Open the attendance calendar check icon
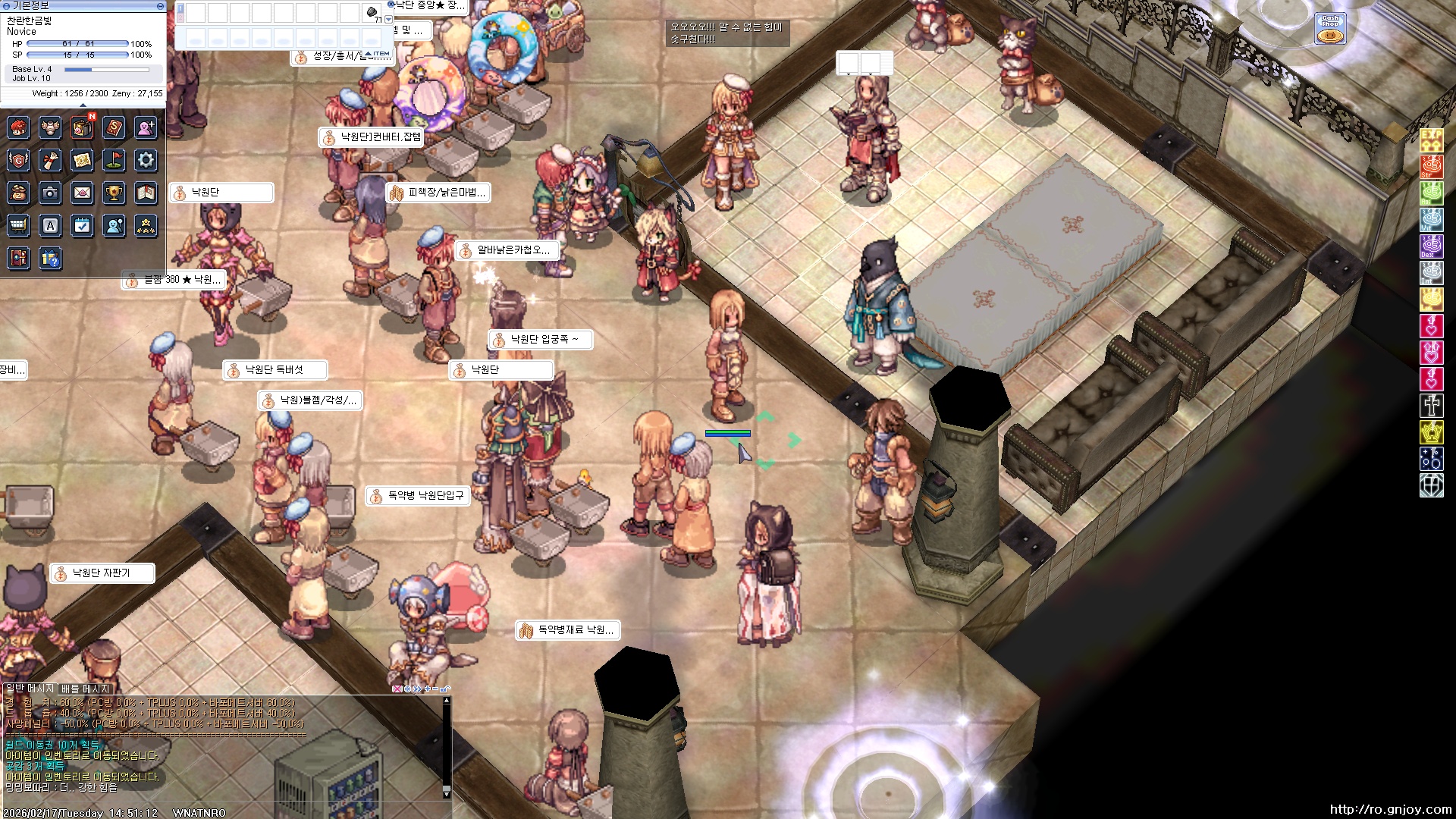Viewport: 1456px width, 819px height. 82,226
